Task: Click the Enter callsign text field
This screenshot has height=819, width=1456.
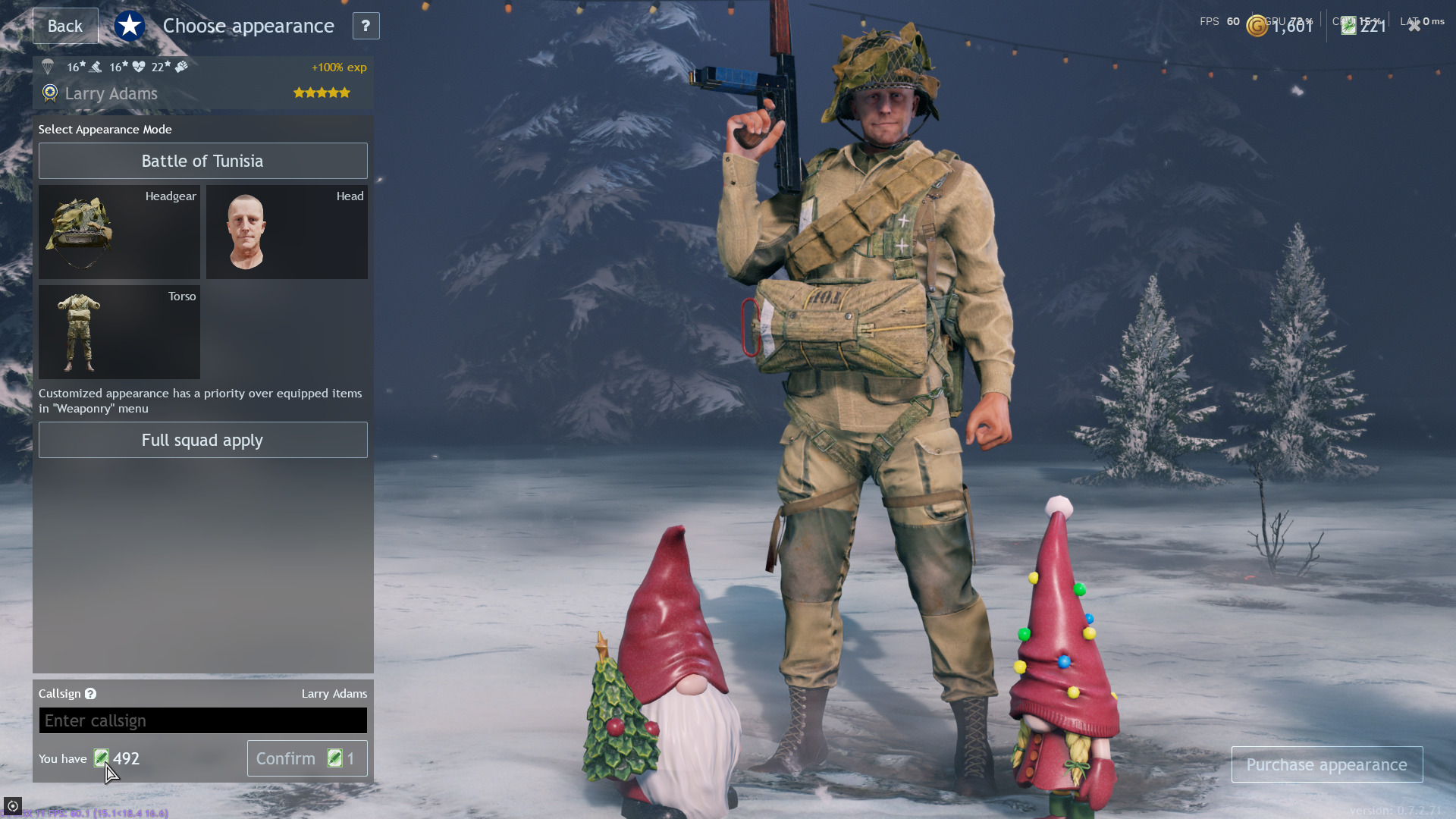Action: (x=202, y=720)
